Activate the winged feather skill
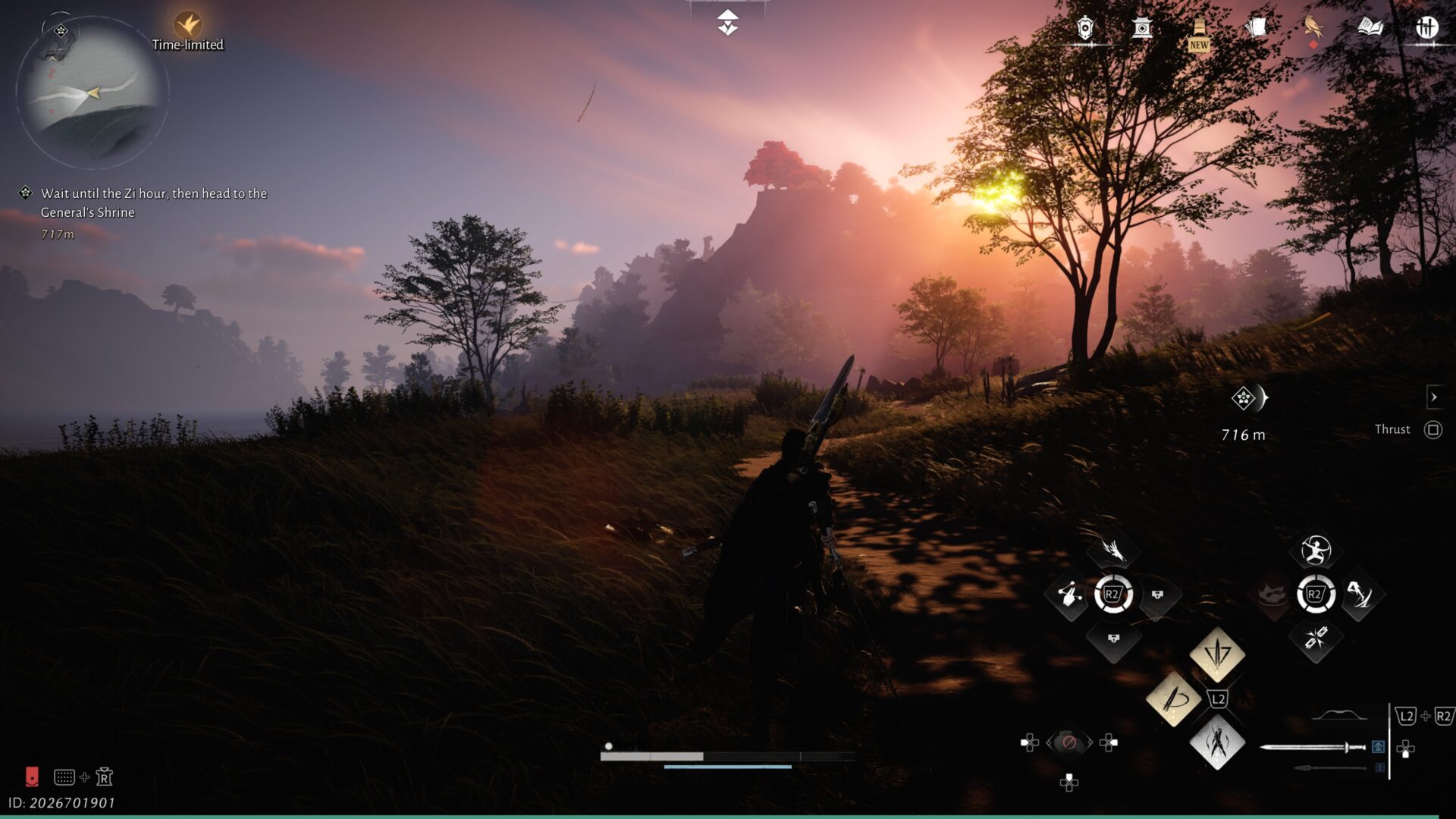The height and width of the screenshot is (819, 1456). point(1113,550)
